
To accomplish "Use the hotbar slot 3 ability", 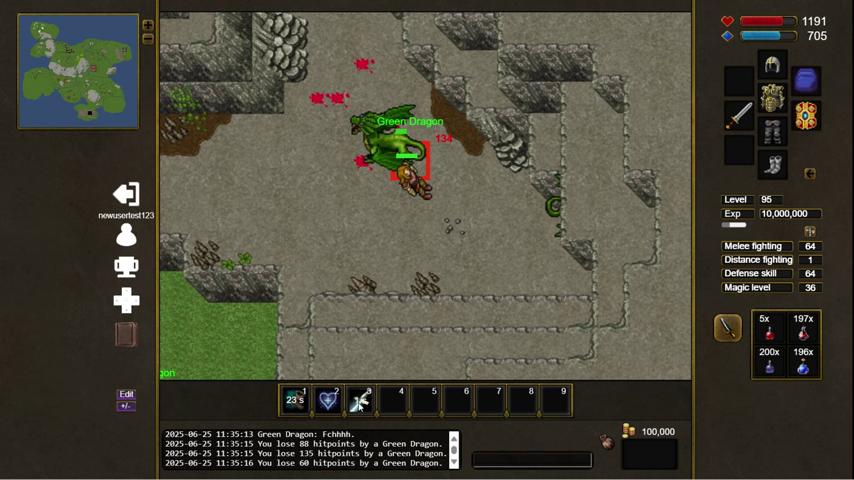I will pos(360,400).
